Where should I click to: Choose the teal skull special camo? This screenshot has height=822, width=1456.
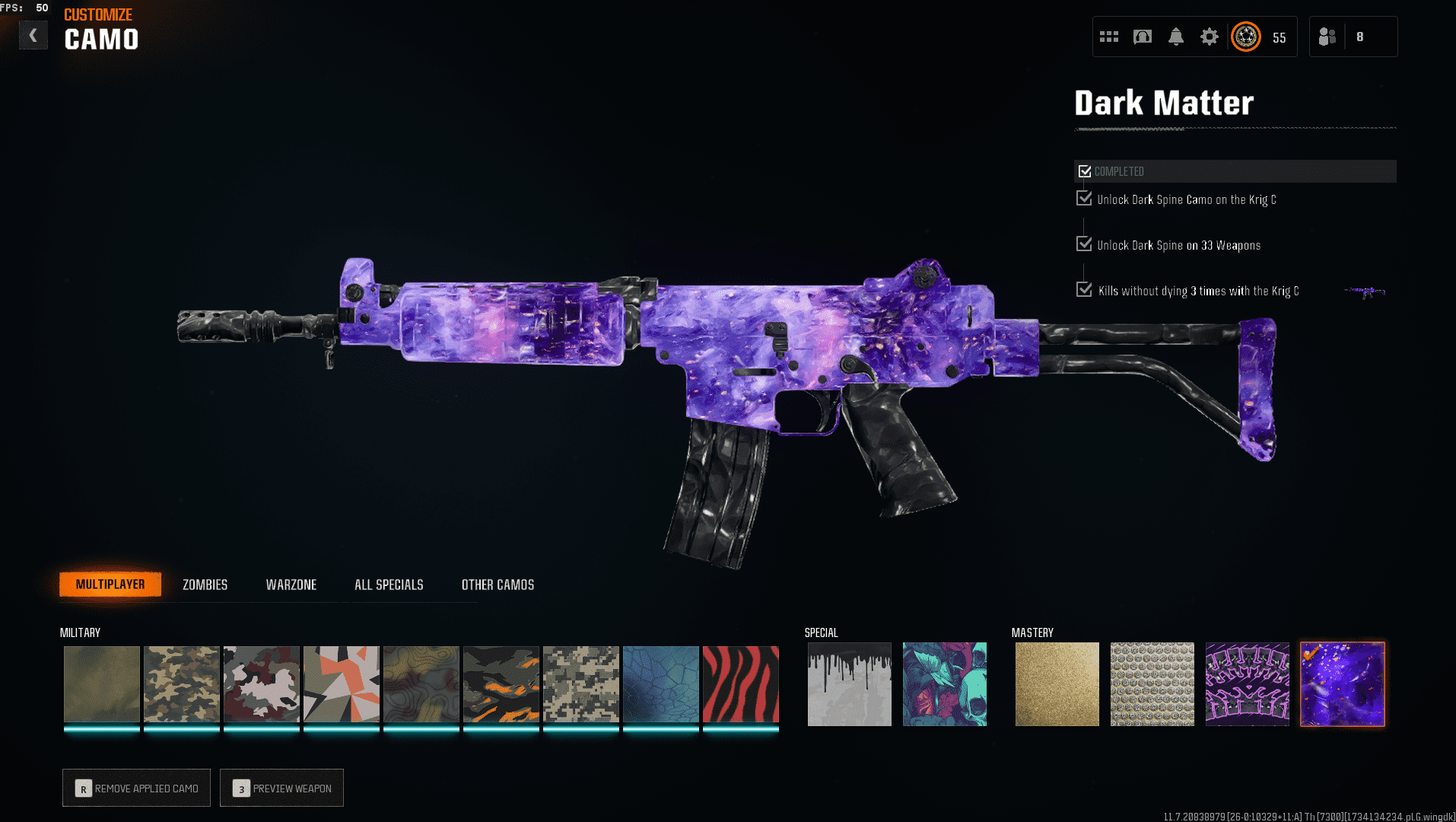(944, 684)
